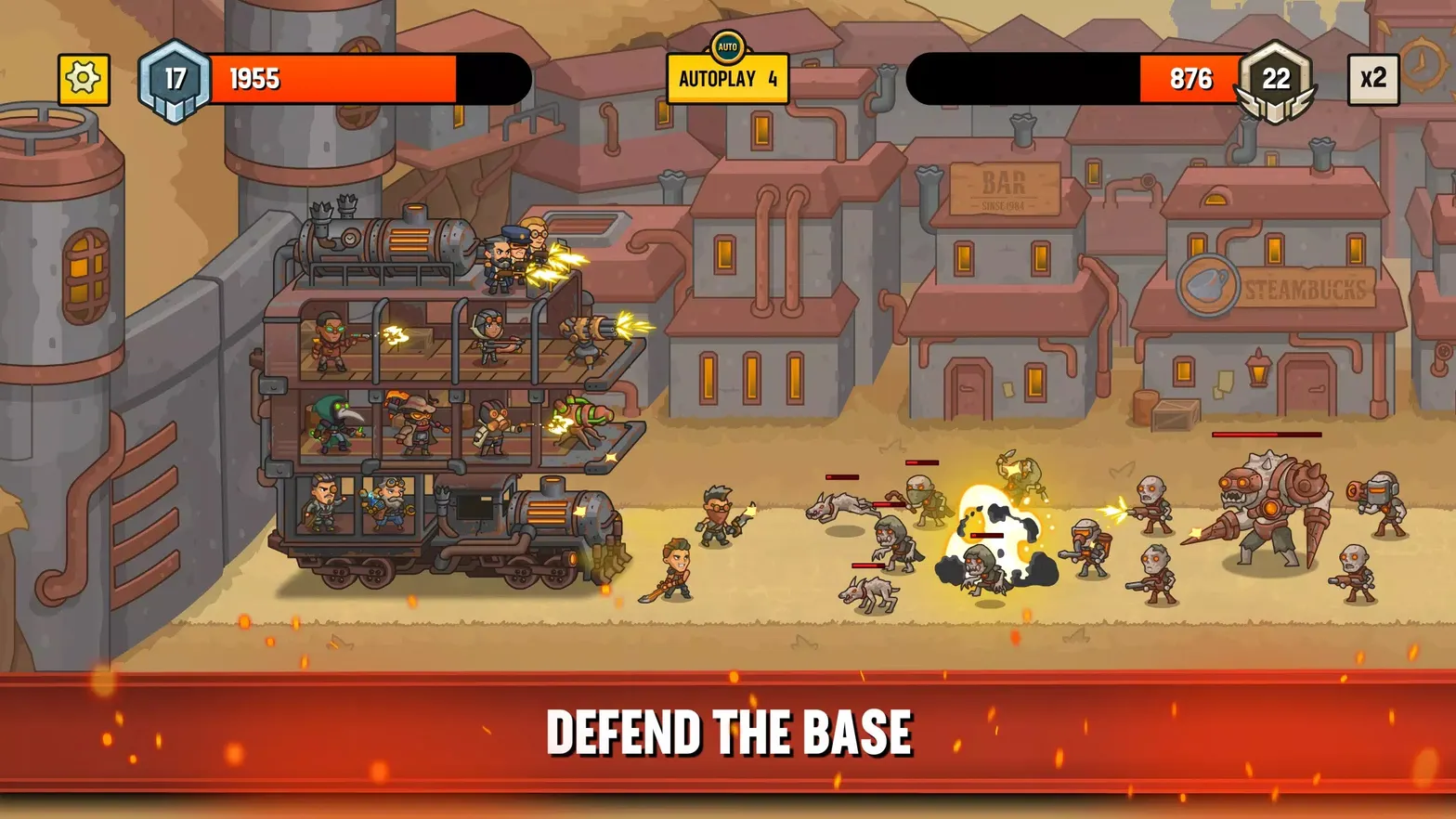Screen dimensions: 1456x819
Task: Toggle the x2 game speed
Action: tap(1372, 78)
